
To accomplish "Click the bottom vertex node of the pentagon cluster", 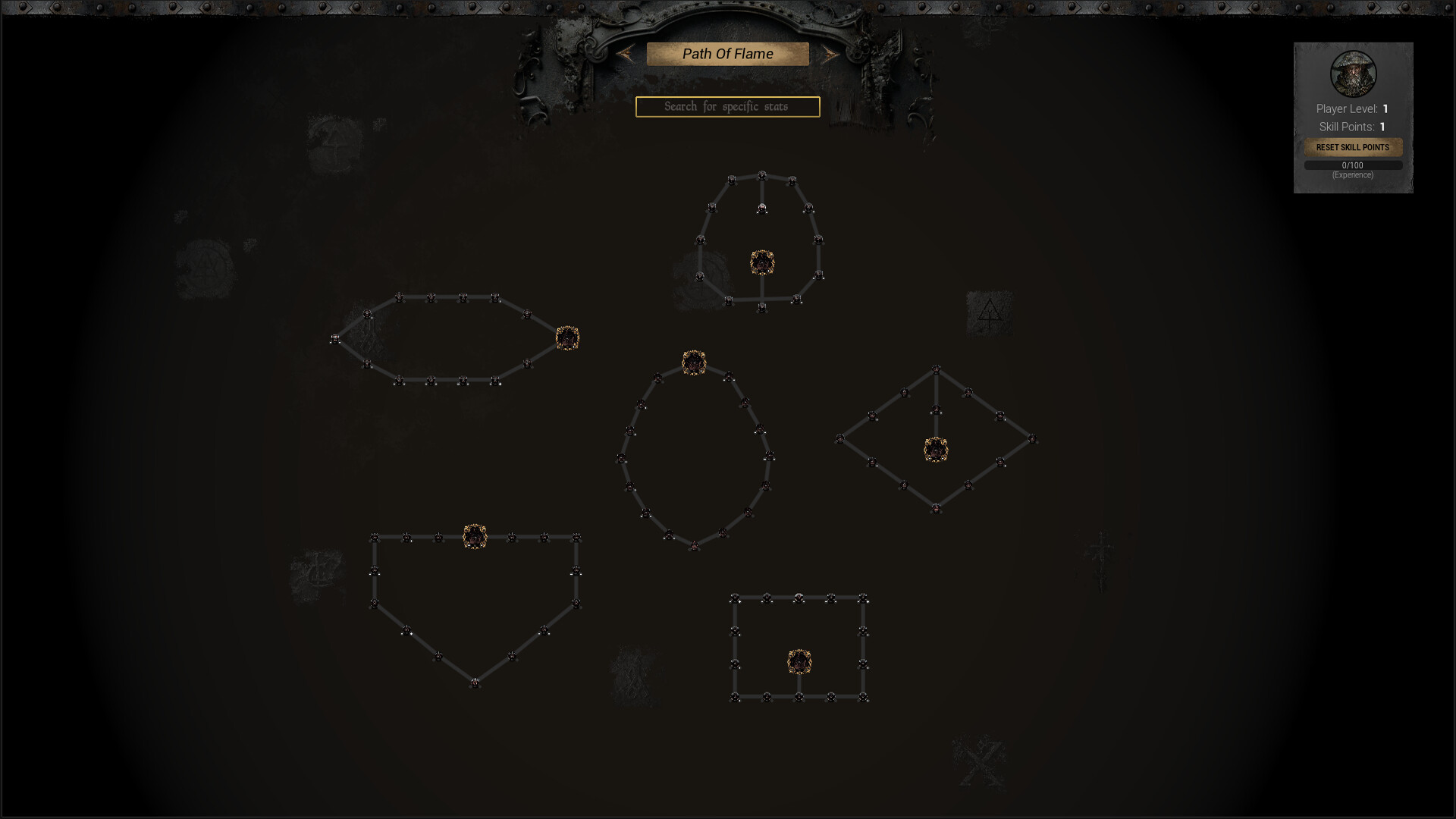I will [474, 683].
